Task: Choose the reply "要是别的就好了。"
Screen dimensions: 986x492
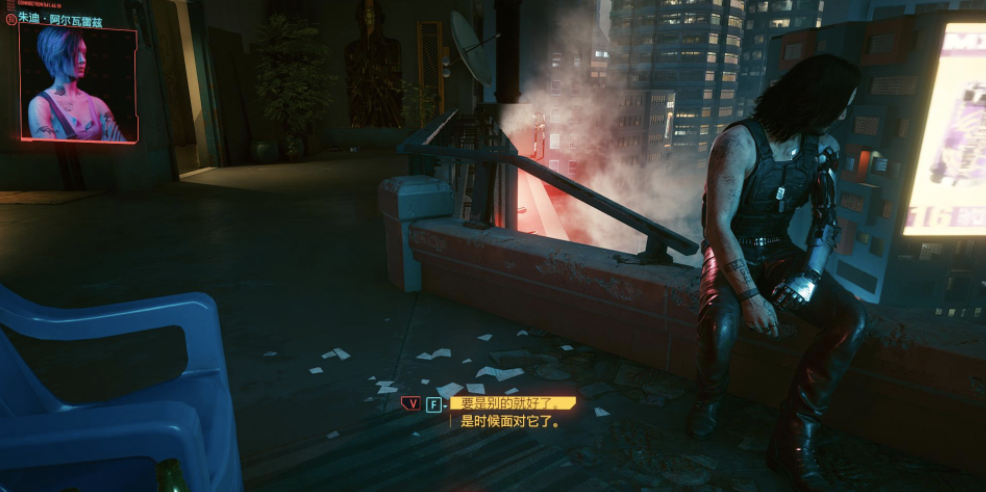Action: [510, 403]
